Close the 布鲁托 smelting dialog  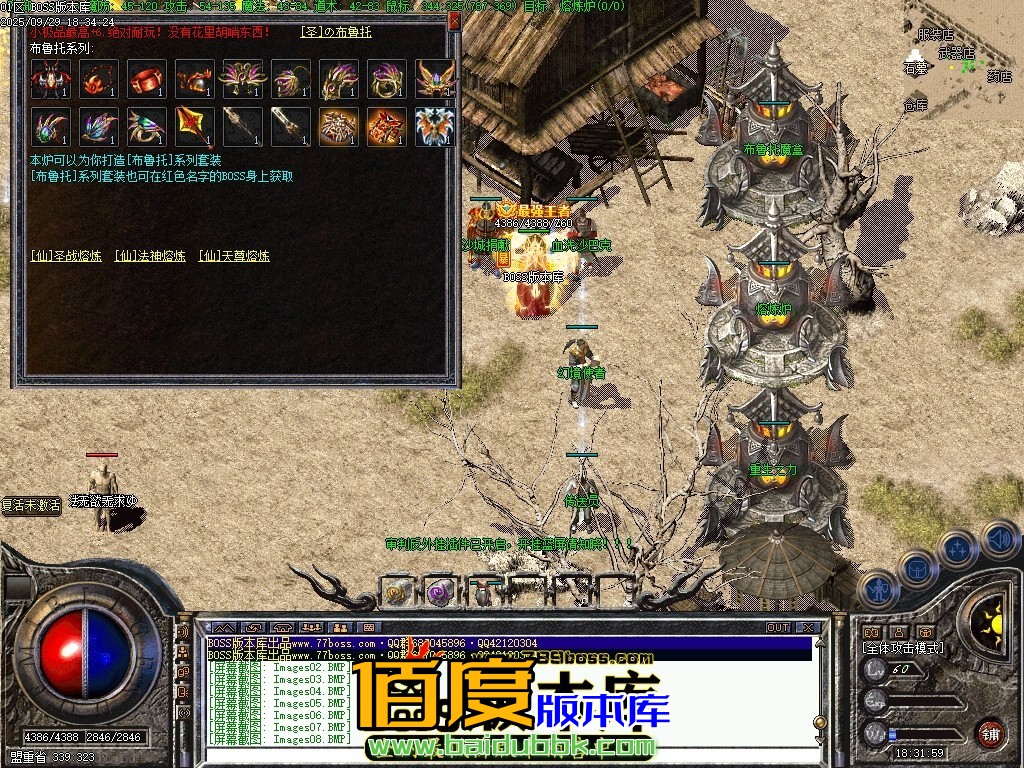tap(454, 19)
